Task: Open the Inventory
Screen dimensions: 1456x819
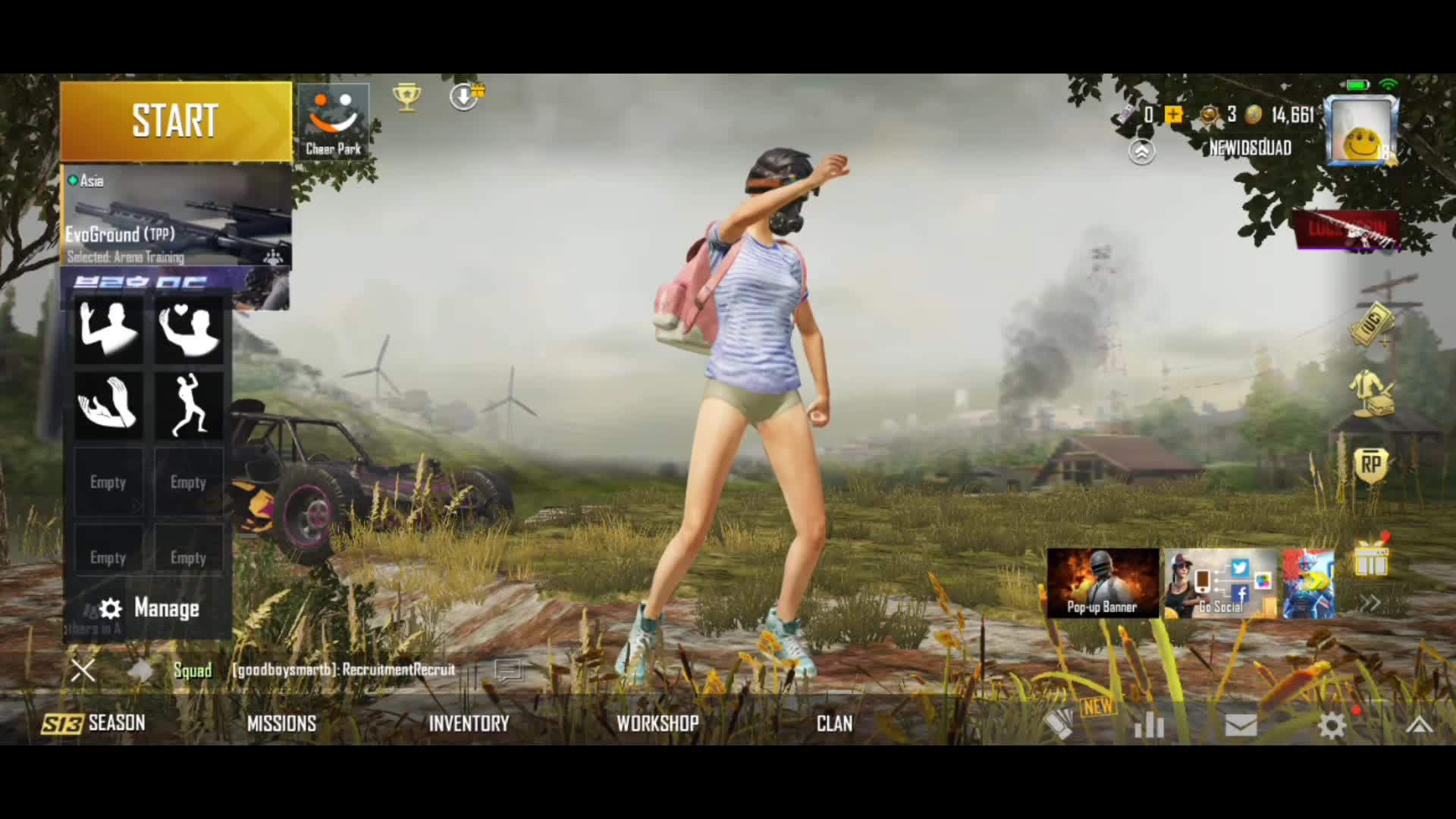Action: [x=469, y=723]
